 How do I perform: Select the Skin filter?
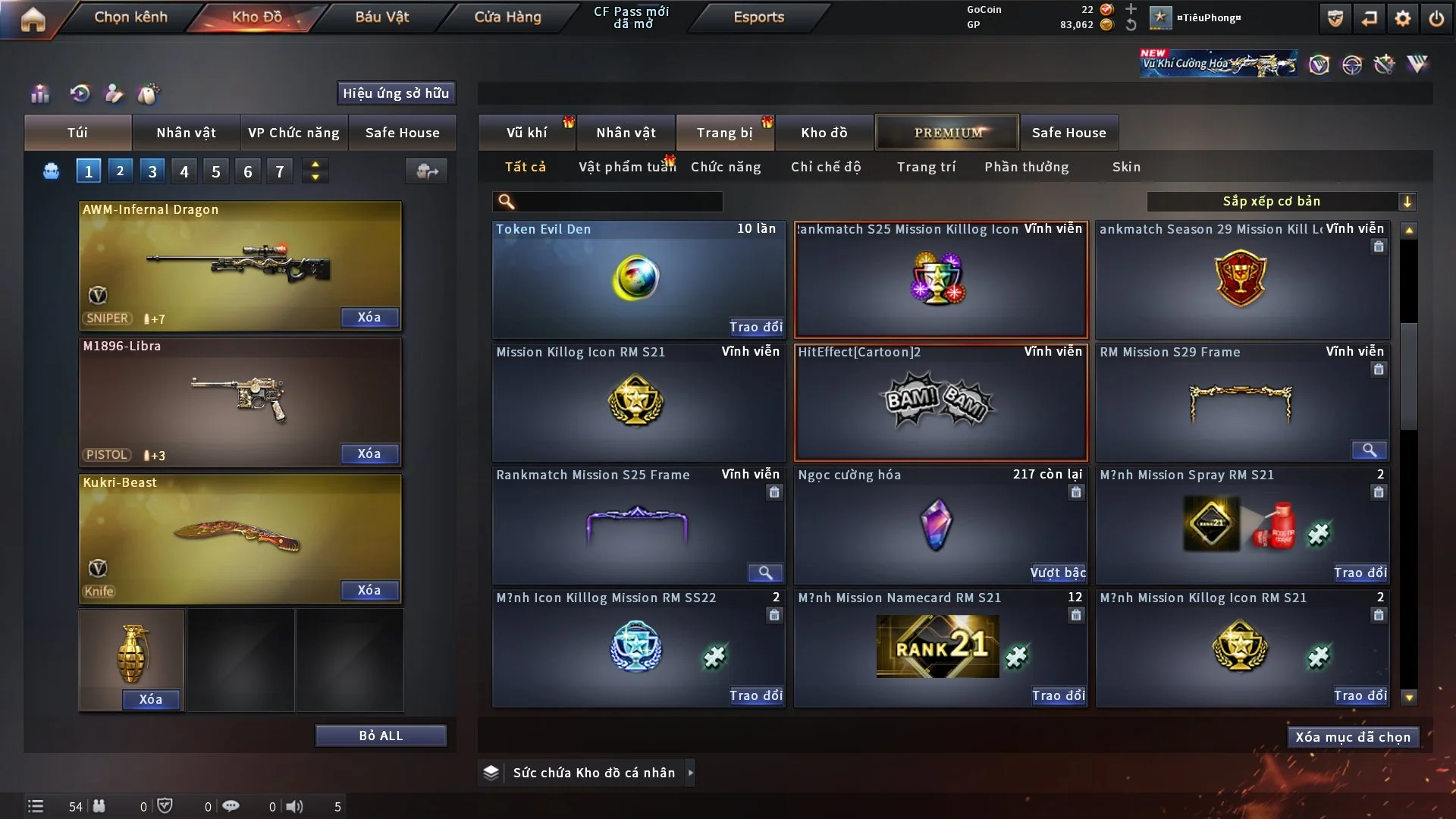[x=1126, y=167]
